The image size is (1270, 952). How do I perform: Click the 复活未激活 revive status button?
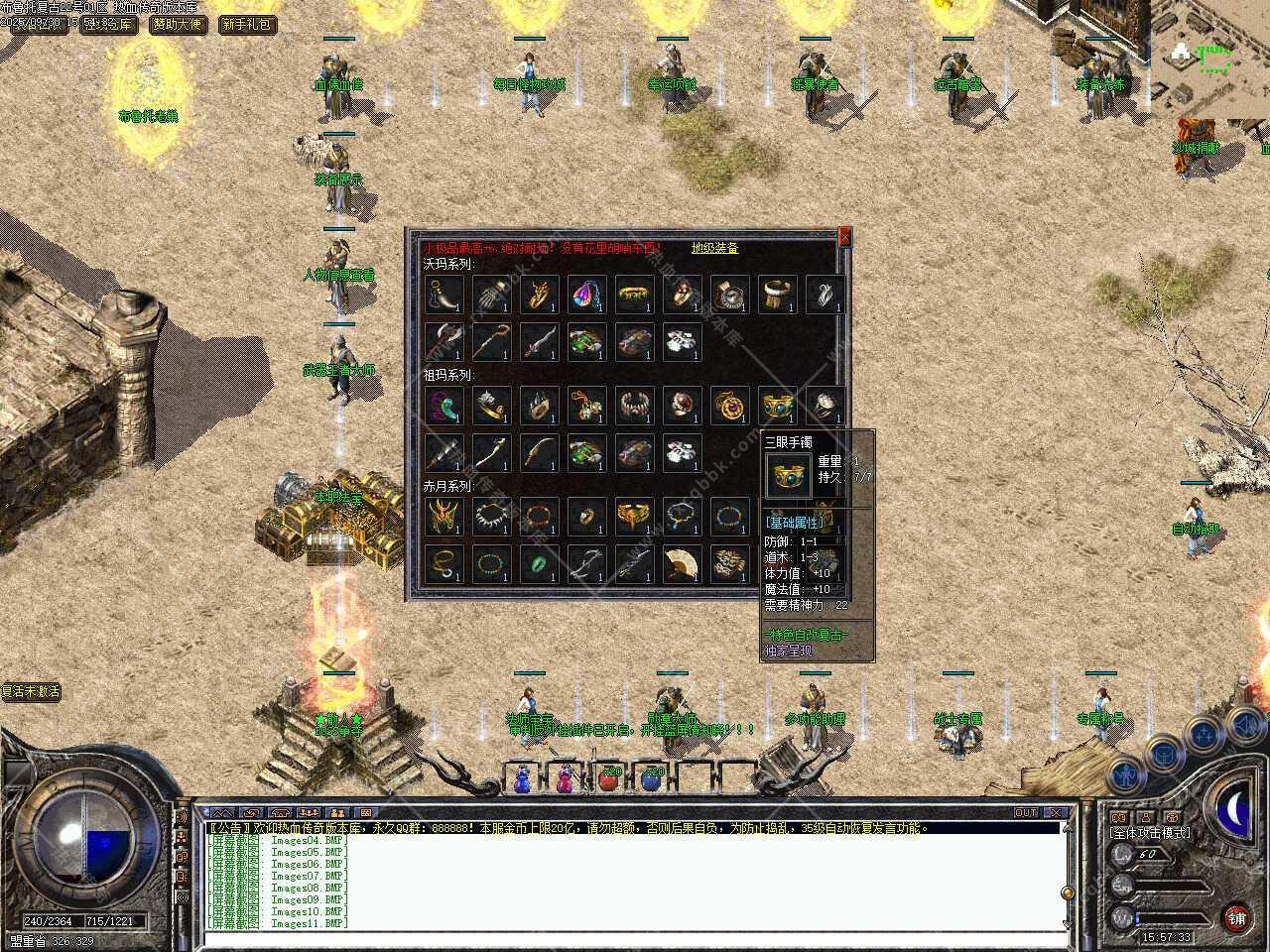click(31, 691)
